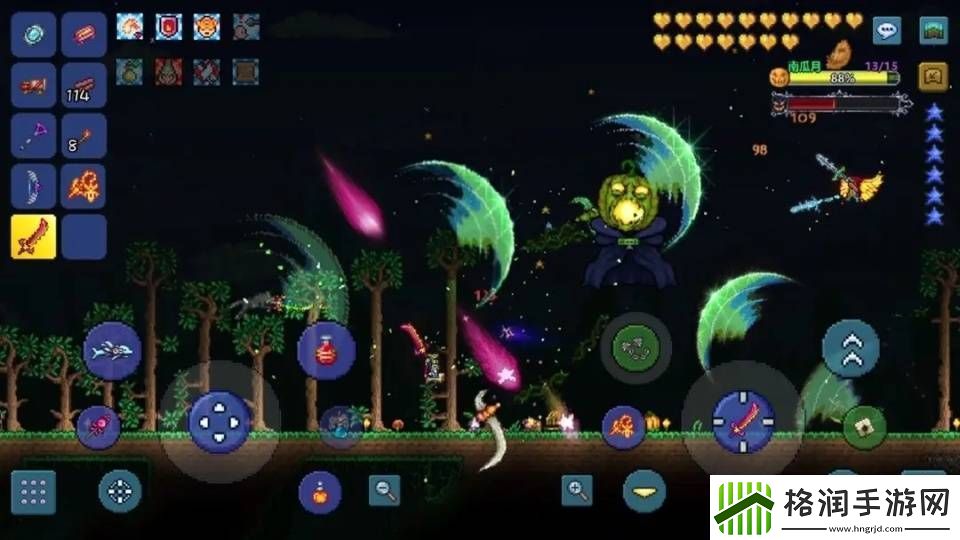Choose the purple staff hotbar slot
Image resolution: width=960 pixels, height=540 pixels.
[x=33, y=136]
